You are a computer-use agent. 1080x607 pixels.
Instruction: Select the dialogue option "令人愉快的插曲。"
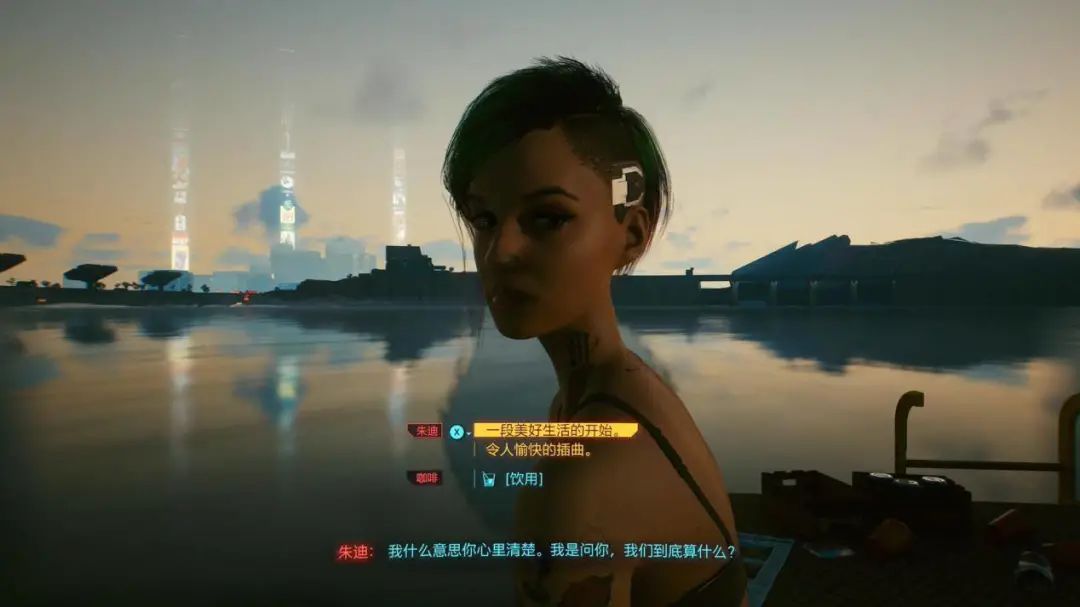click(539, 450)
